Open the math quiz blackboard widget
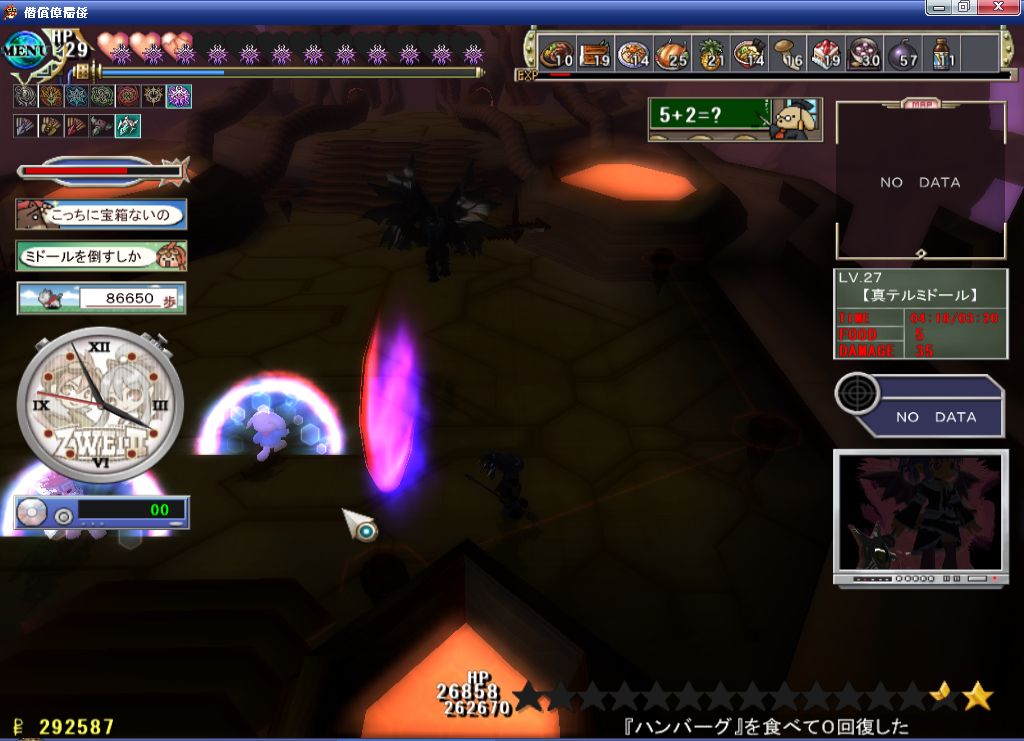The width and height of the screenshot is (1024, 741). click(x=735, y=119)
